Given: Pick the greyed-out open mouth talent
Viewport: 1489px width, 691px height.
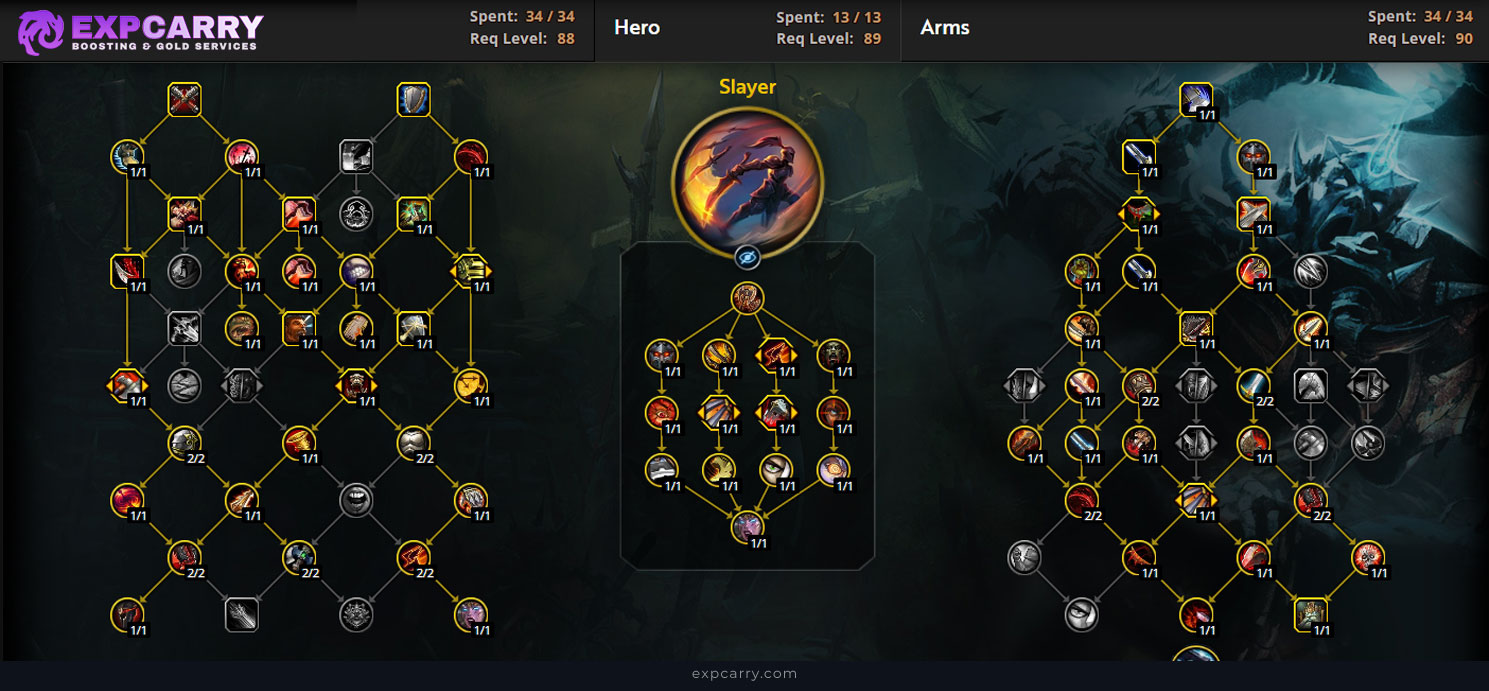Looking at the screenshot, I should [356, 499].
